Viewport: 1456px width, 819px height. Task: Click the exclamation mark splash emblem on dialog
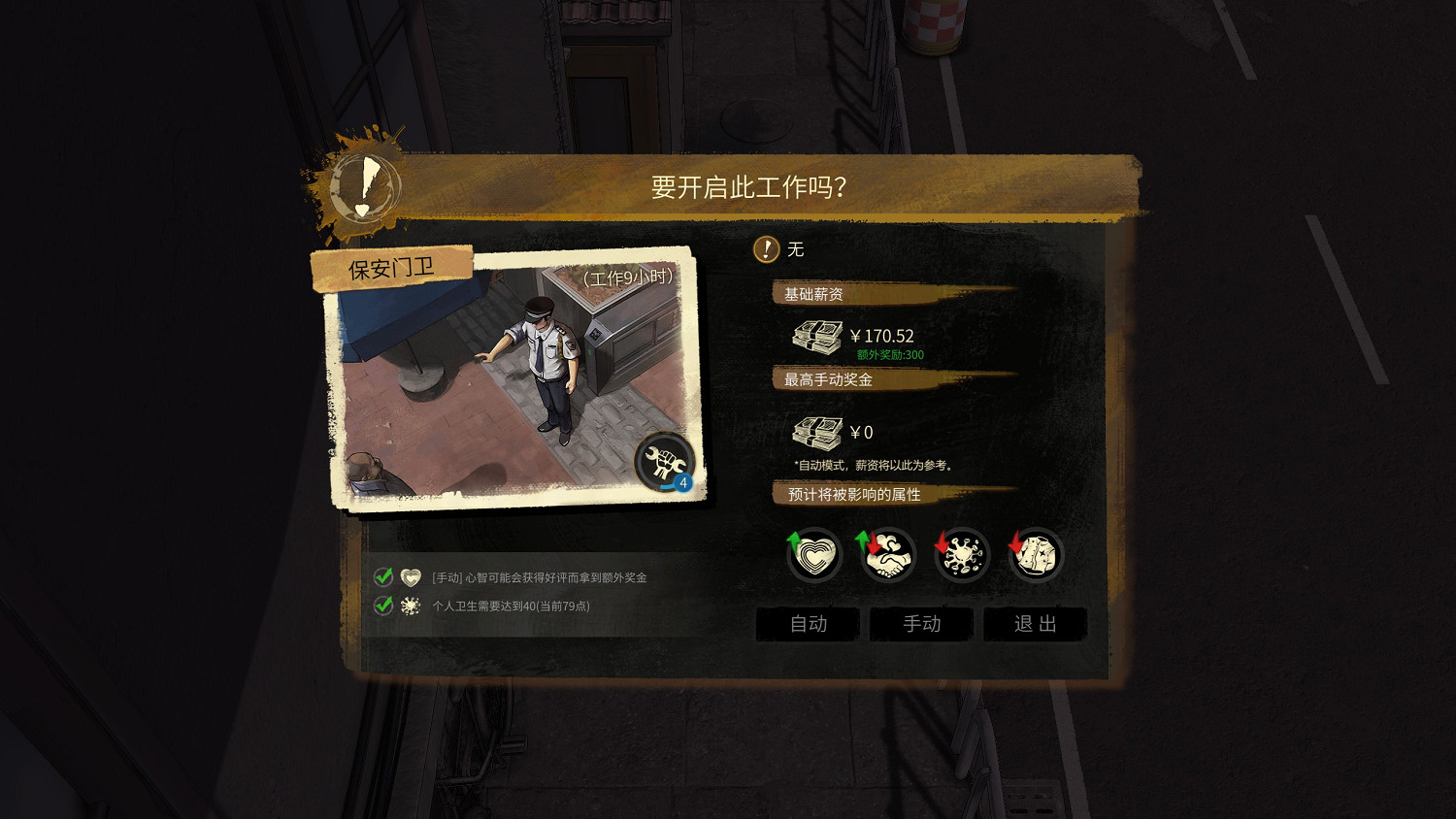[x=365, y=186]
